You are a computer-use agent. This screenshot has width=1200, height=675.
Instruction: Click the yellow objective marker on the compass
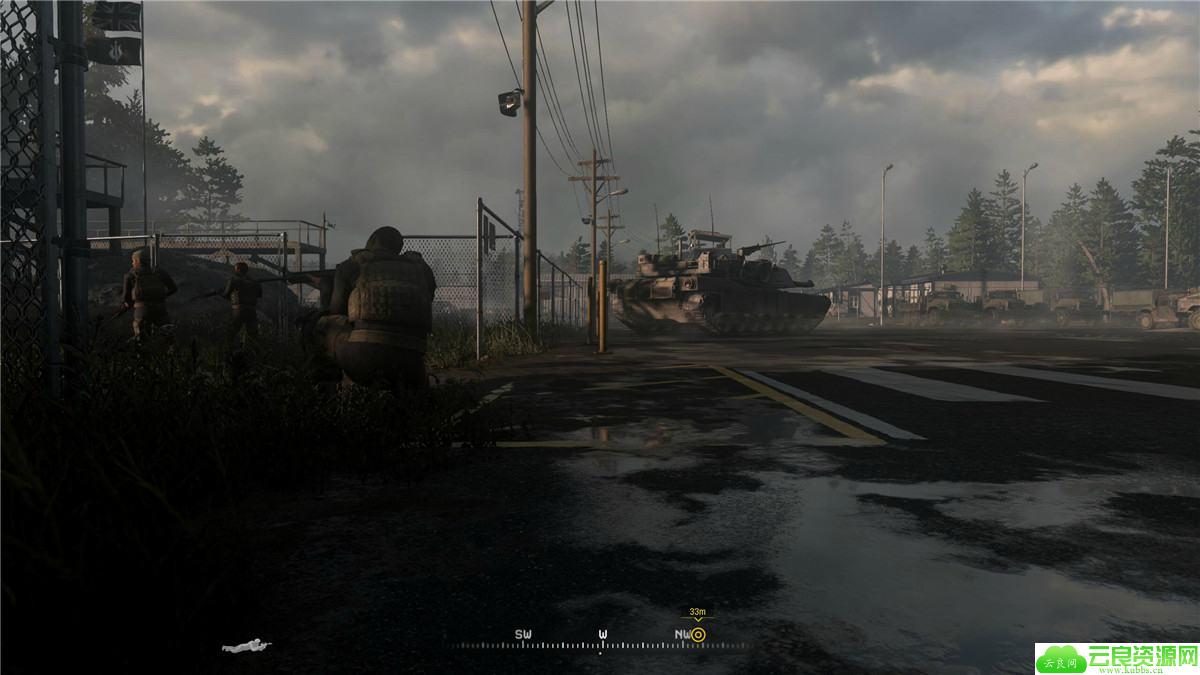click(x=698, y=634)
